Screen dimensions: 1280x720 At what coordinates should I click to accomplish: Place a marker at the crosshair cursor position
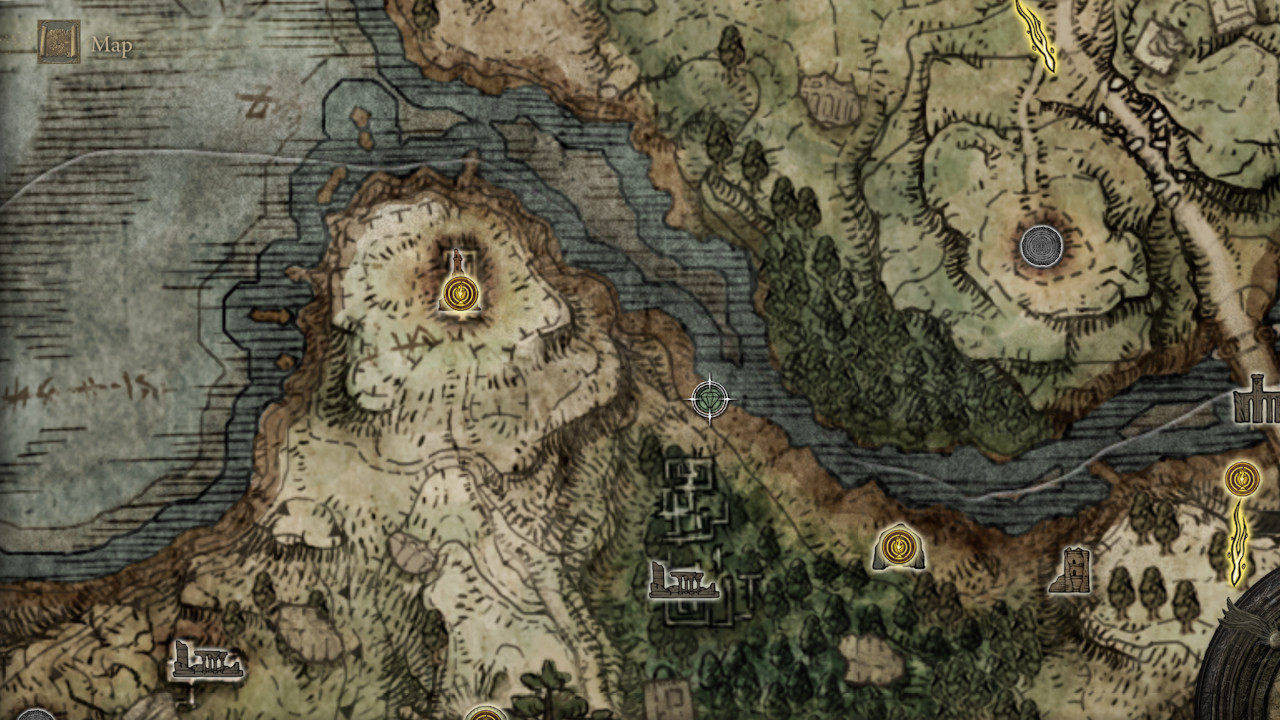pos(712,398)
